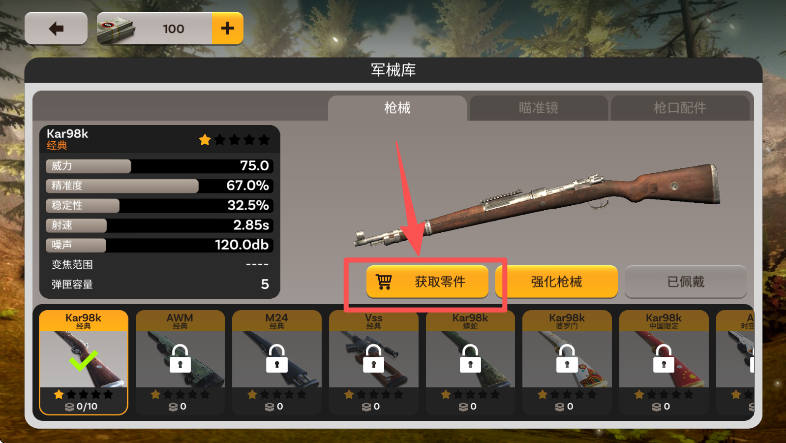The height and width of the screenshot is (443, 786).
Task: Pick the locked M24 rifle card
Action: pyautogui.click(x=277, y=361)
